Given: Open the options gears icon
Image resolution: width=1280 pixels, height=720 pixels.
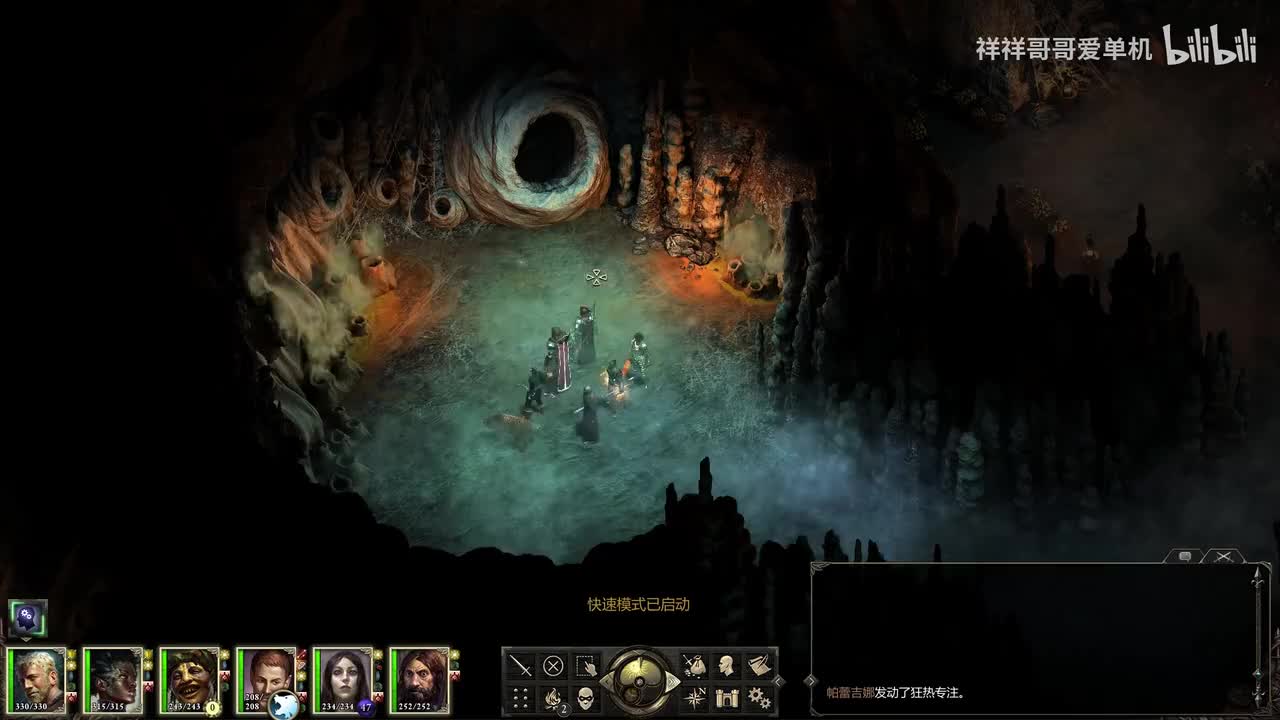Looking at the screenshot, I should pos(759,697).
